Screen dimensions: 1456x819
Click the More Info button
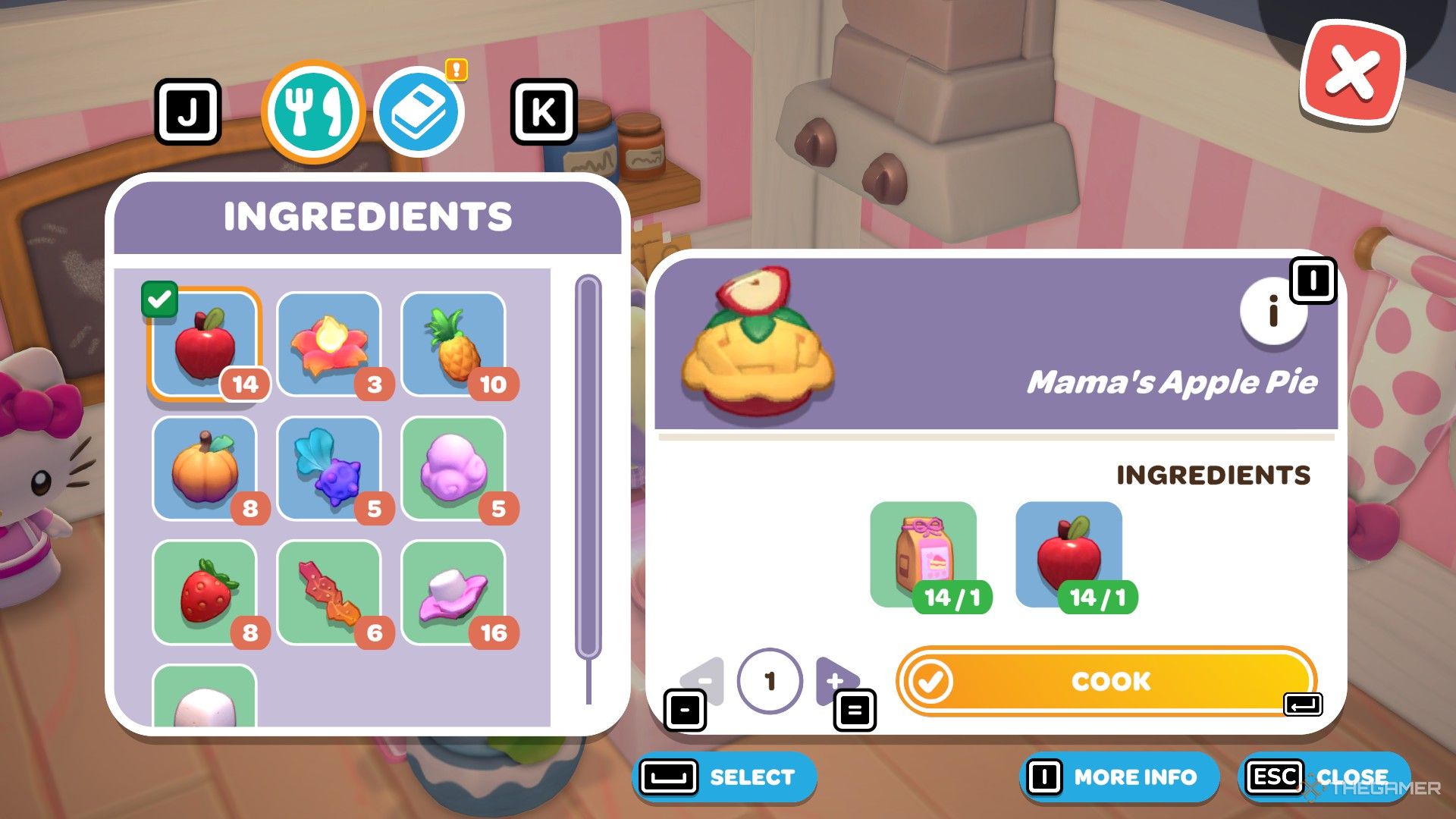click(1119, 777)
